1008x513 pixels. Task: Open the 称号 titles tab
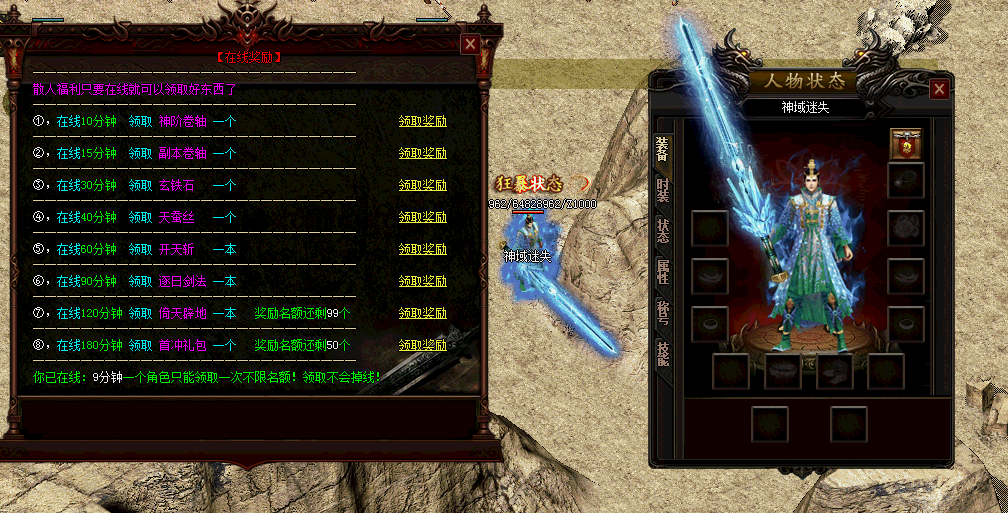[662, 312]
